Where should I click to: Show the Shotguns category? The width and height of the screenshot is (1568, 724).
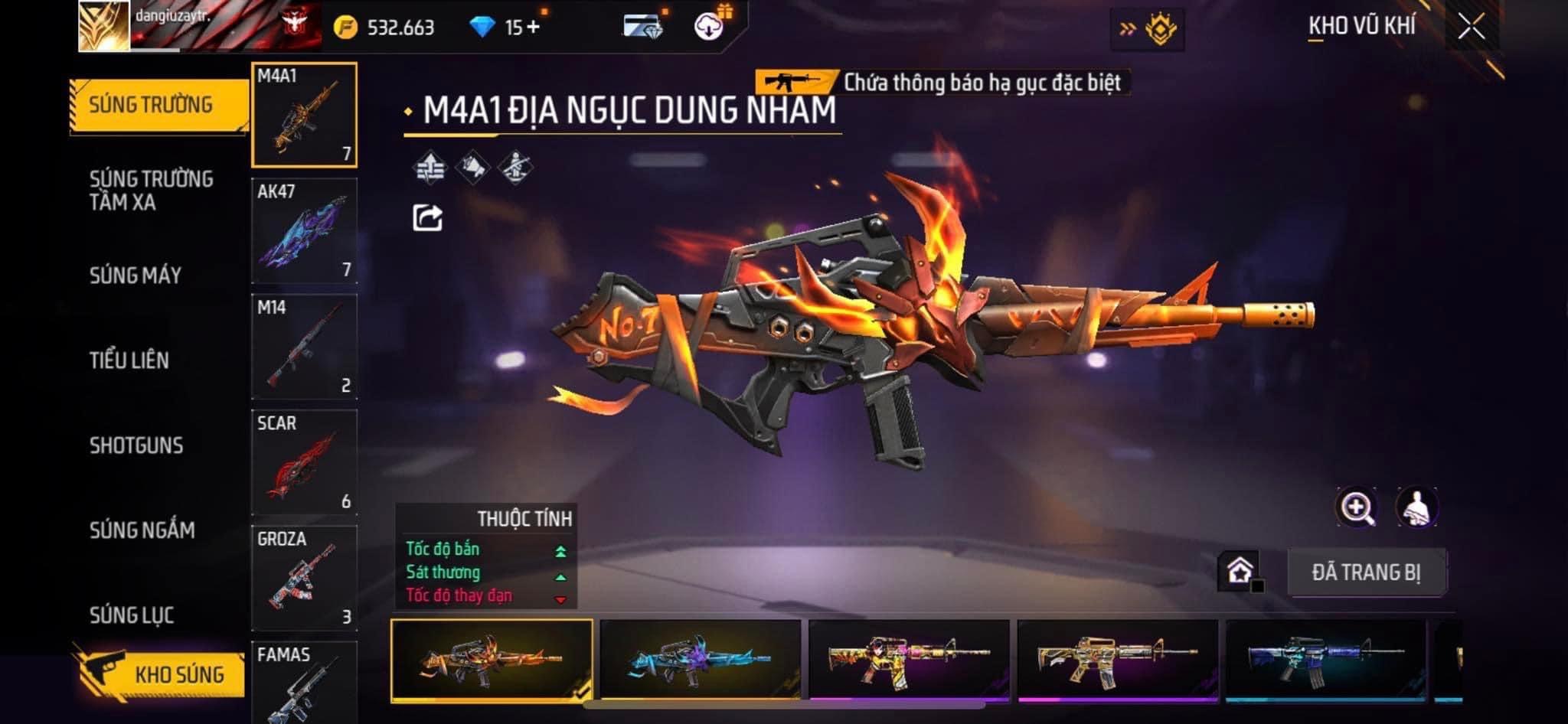click(136, 445)
